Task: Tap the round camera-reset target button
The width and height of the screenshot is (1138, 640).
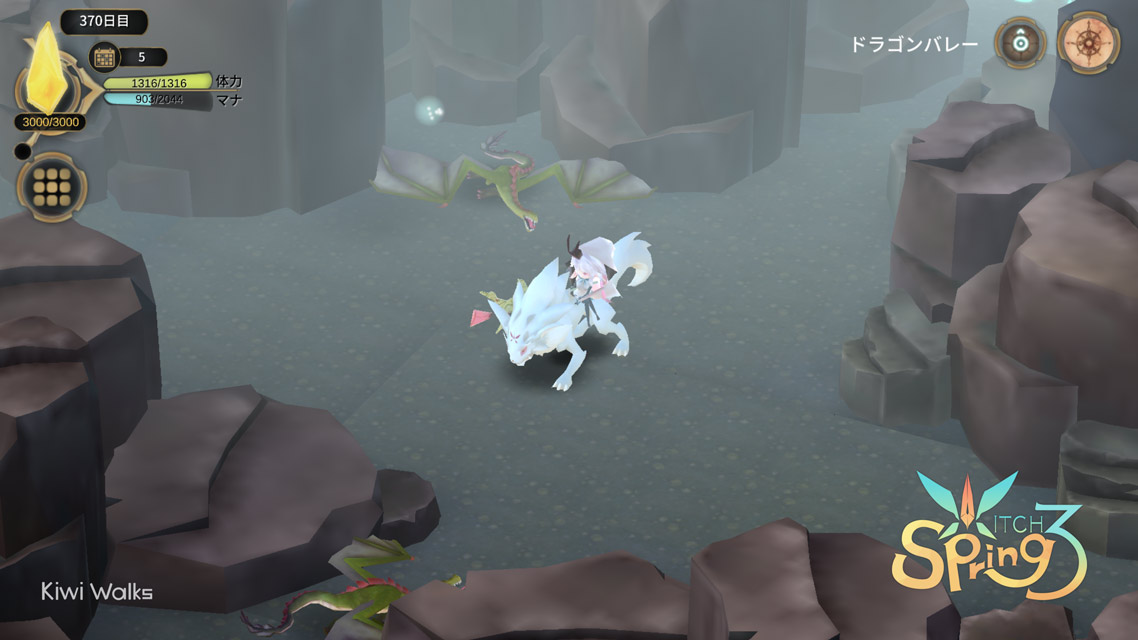Action: pyautogui.click(x=1019, y=43)
